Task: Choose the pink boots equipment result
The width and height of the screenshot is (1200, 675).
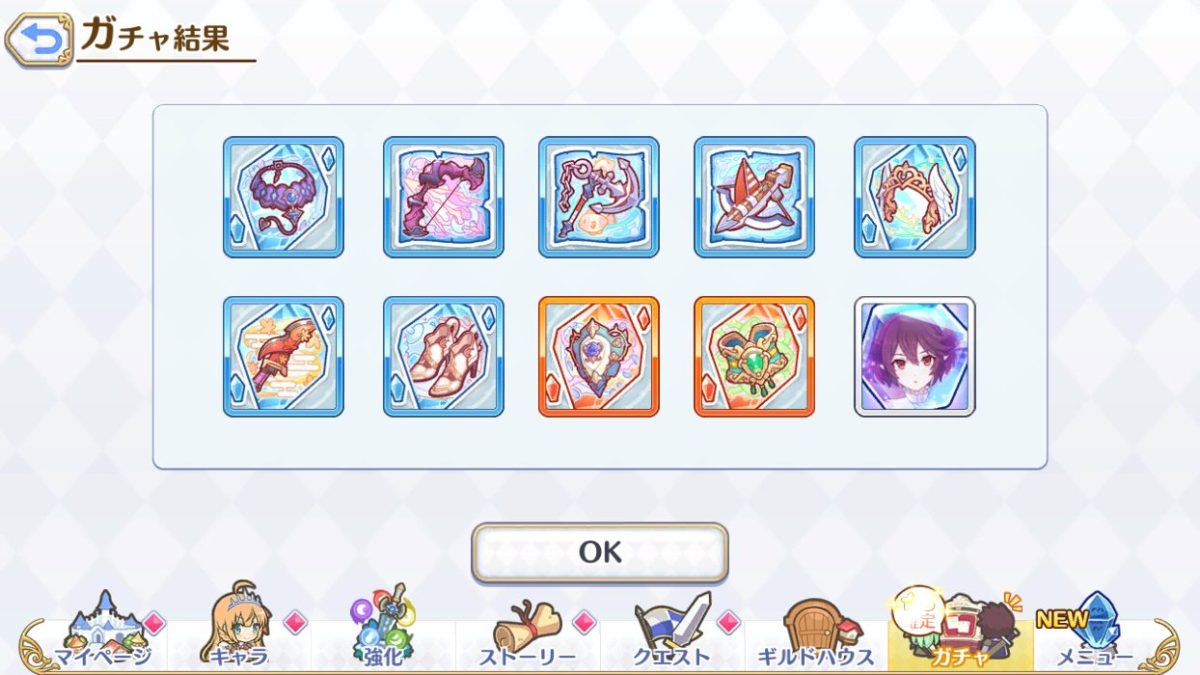Action: [x=443, y=356]
